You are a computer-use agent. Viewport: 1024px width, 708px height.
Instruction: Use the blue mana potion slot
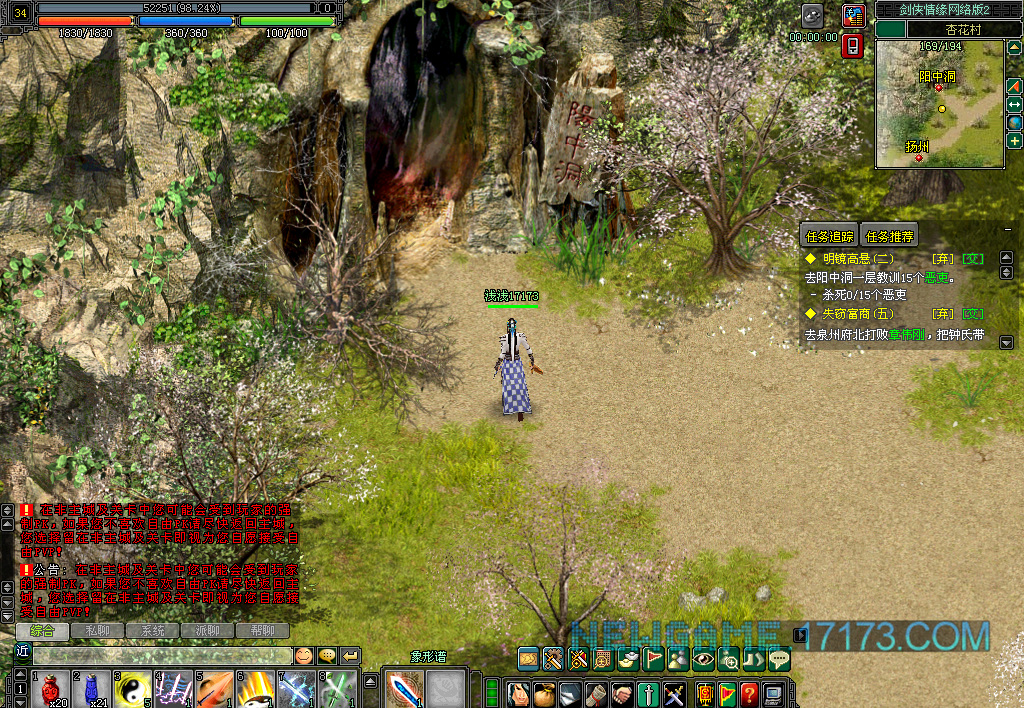pos(91,690)
